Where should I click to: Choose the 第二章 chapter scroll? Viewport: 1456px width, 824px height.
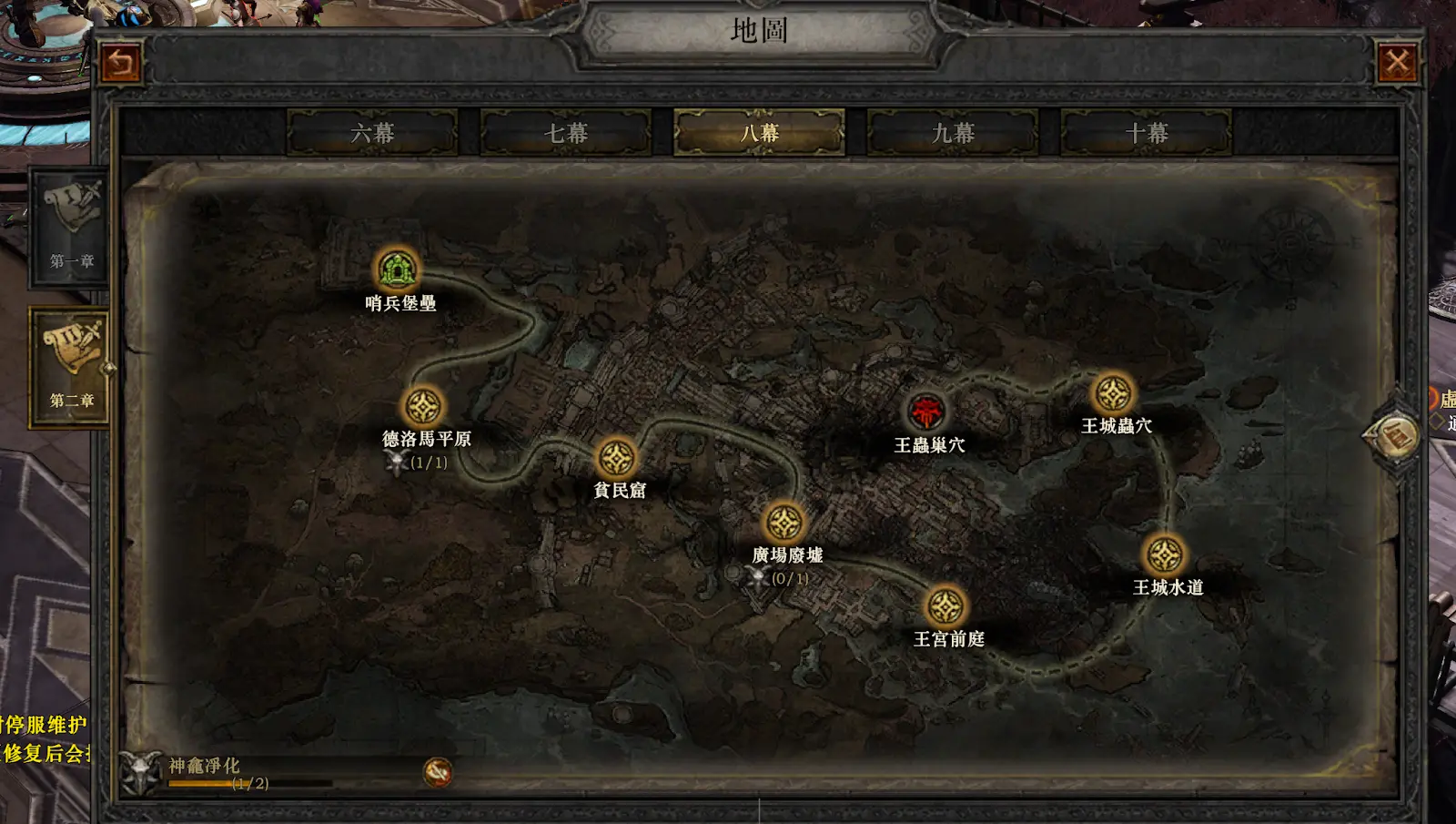click(71, 364)
